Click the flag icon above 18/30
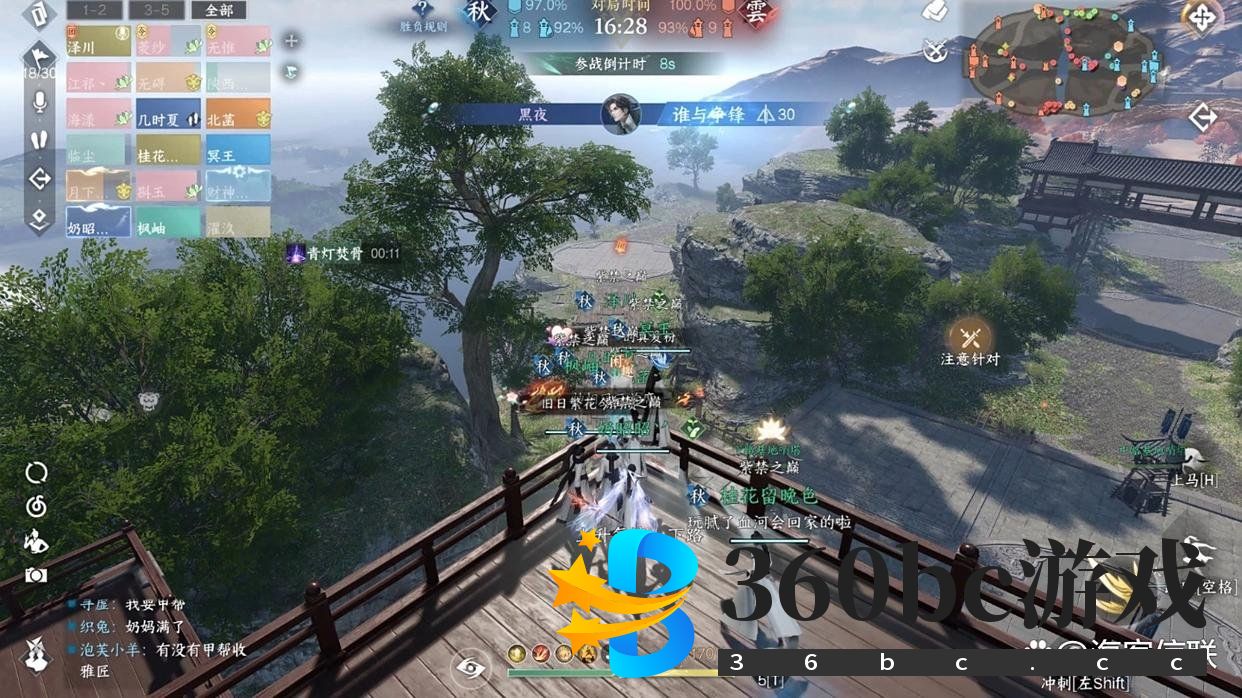Image resolution: width=1242 pixels, height=698 pixels. (40, 53)
